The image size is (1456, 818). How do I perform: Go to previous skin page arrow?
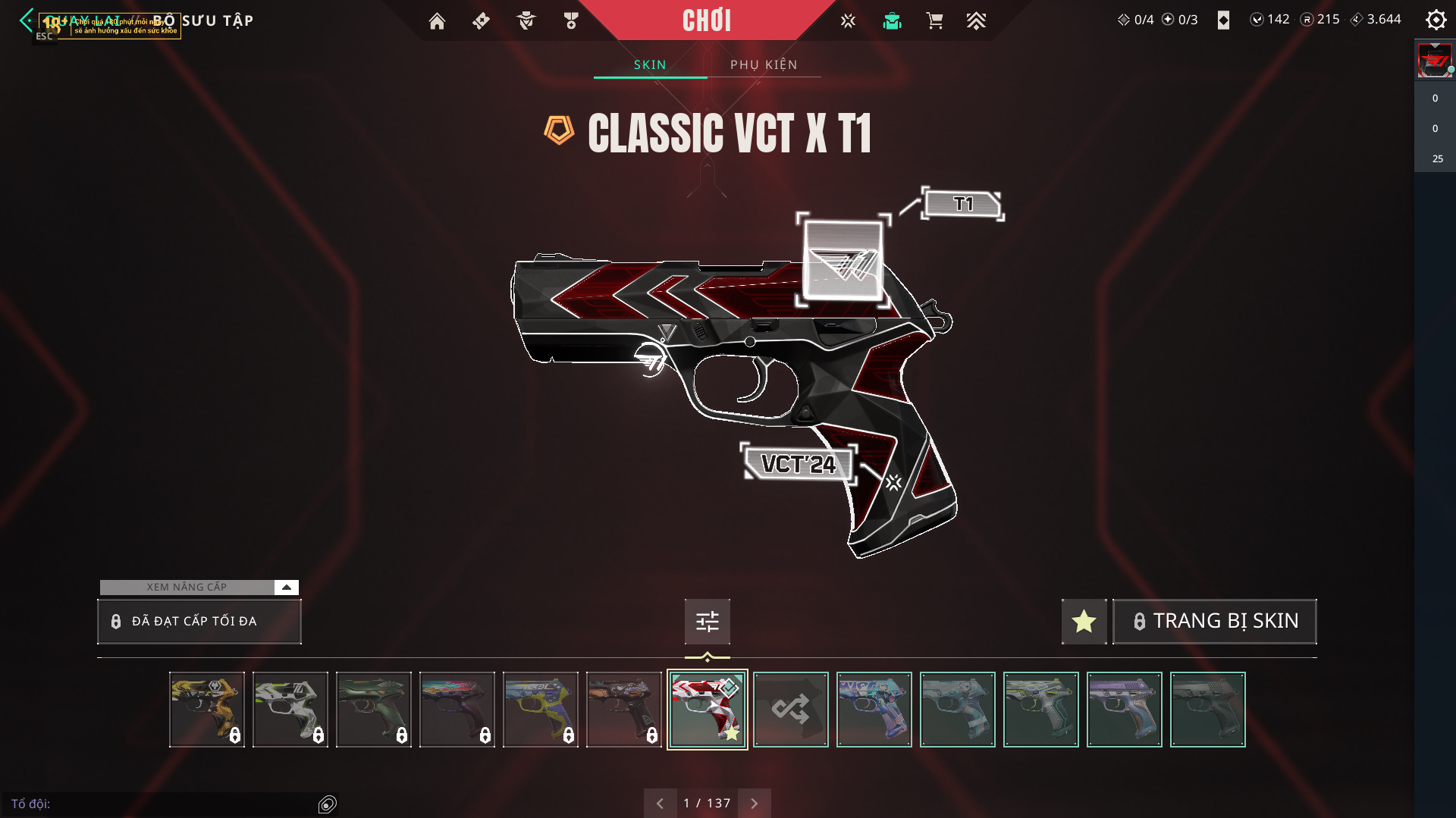coord(660,803)
